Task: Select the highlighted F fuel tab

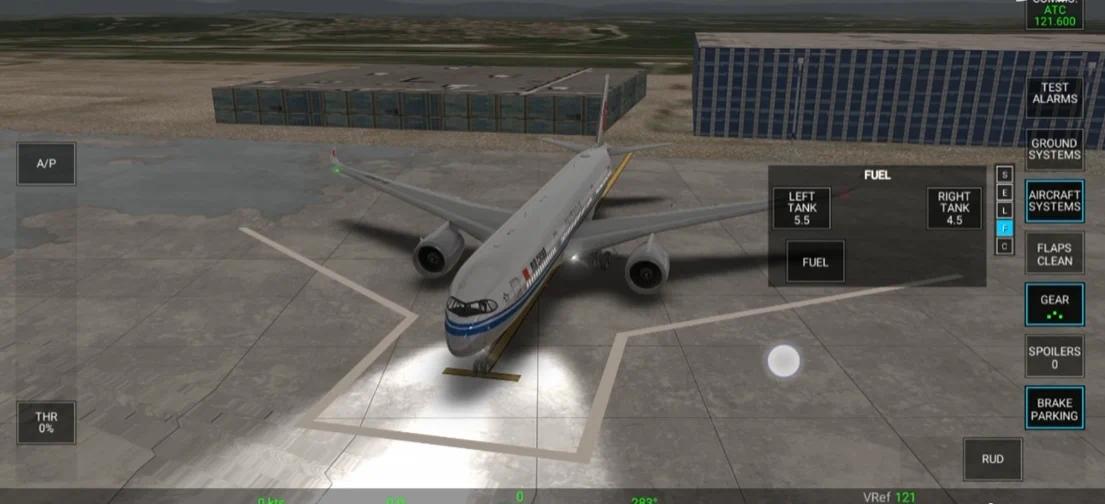Action: [x=1005, y=228]
